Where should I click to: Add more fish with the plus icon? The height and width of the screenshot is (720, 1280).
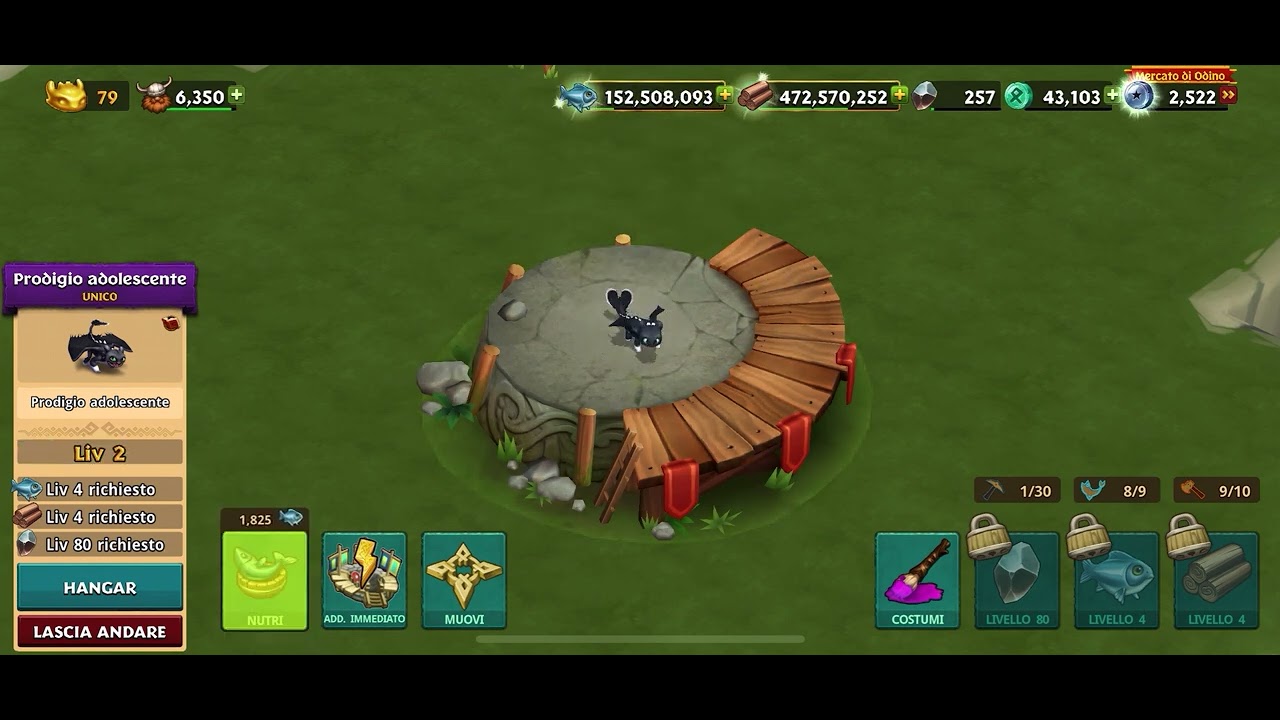coord(725,95)
